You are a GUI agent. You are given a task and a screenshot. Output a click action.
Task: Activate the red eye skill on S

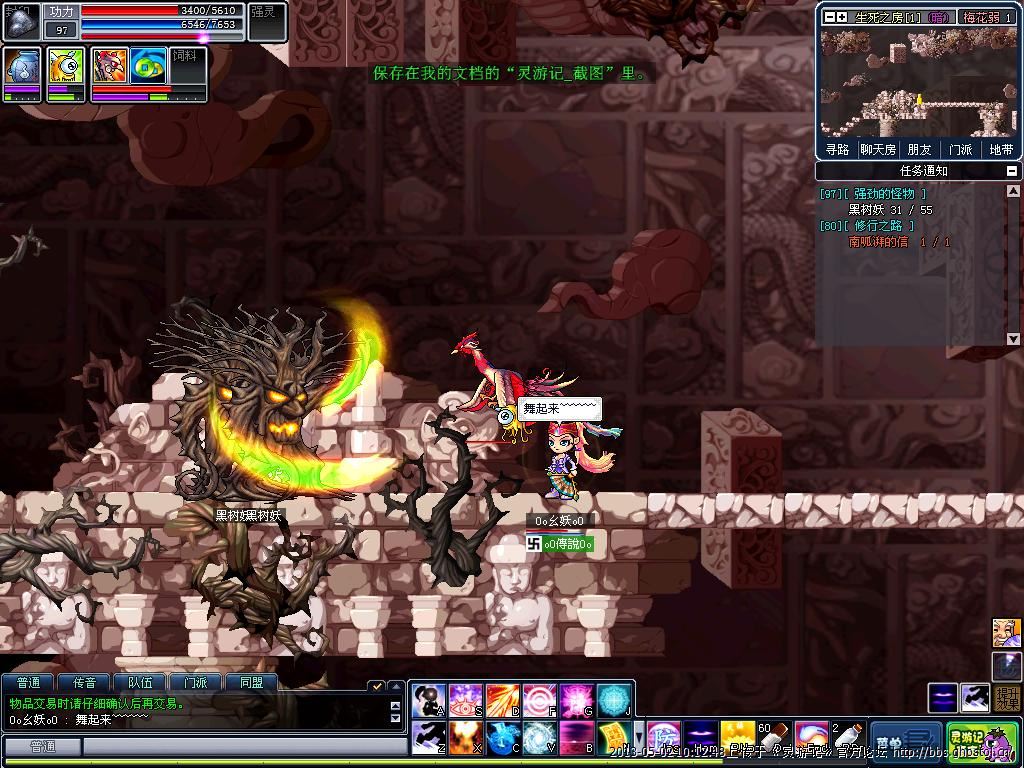pyautogui.click(x=466, y=700)
